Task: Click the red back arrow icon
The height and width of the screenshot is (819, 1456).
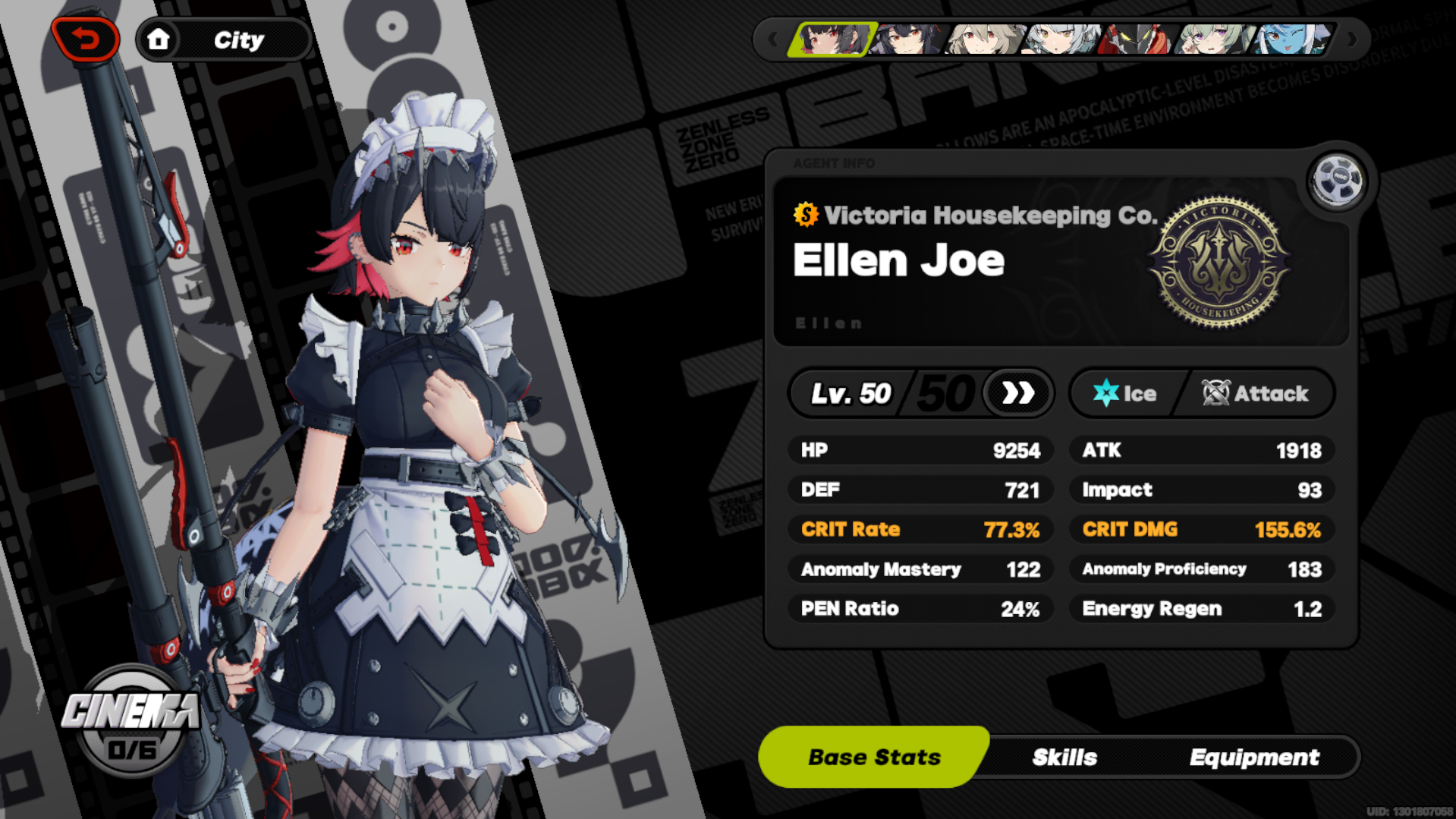Action: coord(86,37)
